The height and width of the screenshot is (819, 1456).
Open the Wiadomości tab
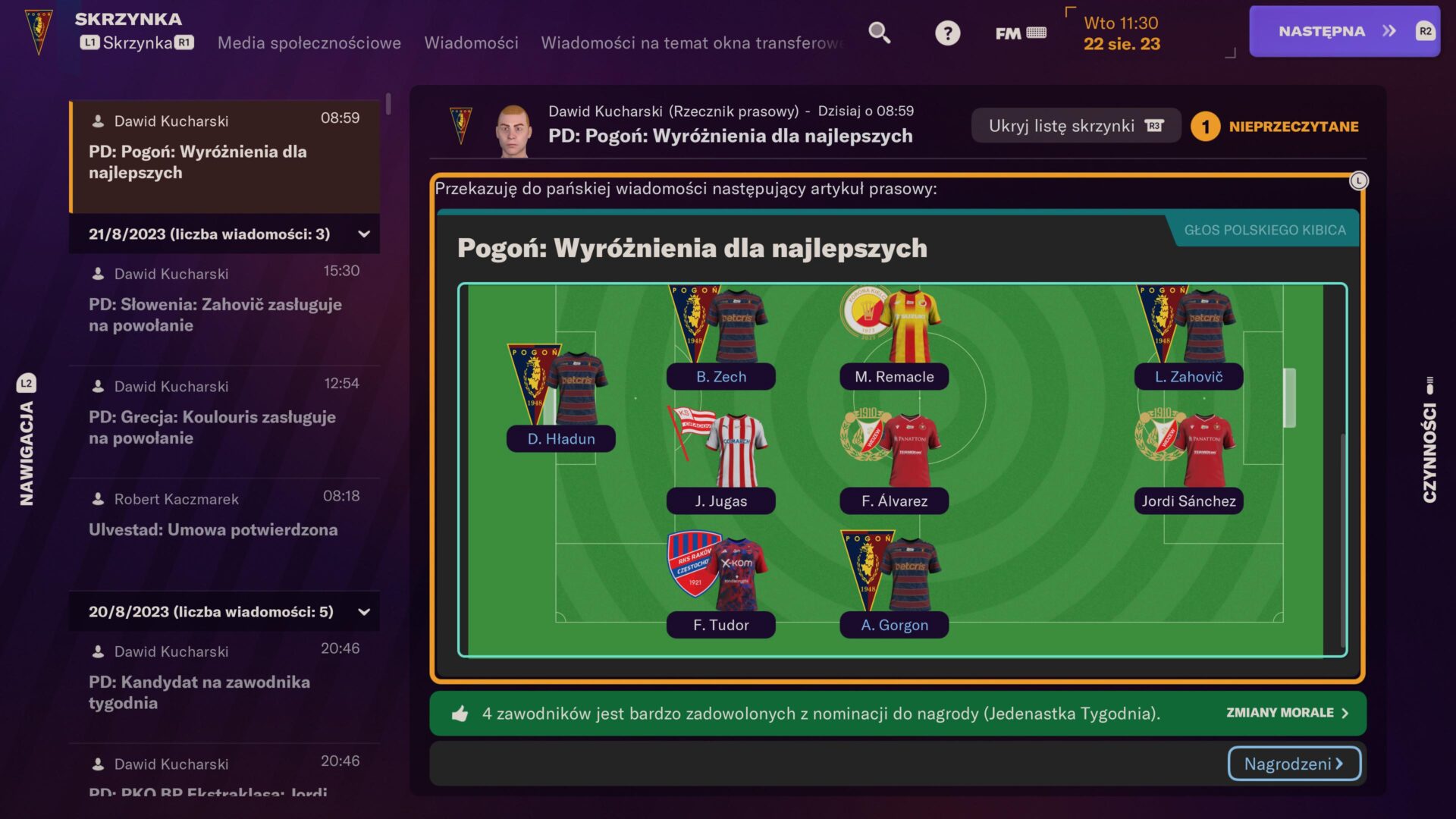pyautogui.click(x=471, y=43)
